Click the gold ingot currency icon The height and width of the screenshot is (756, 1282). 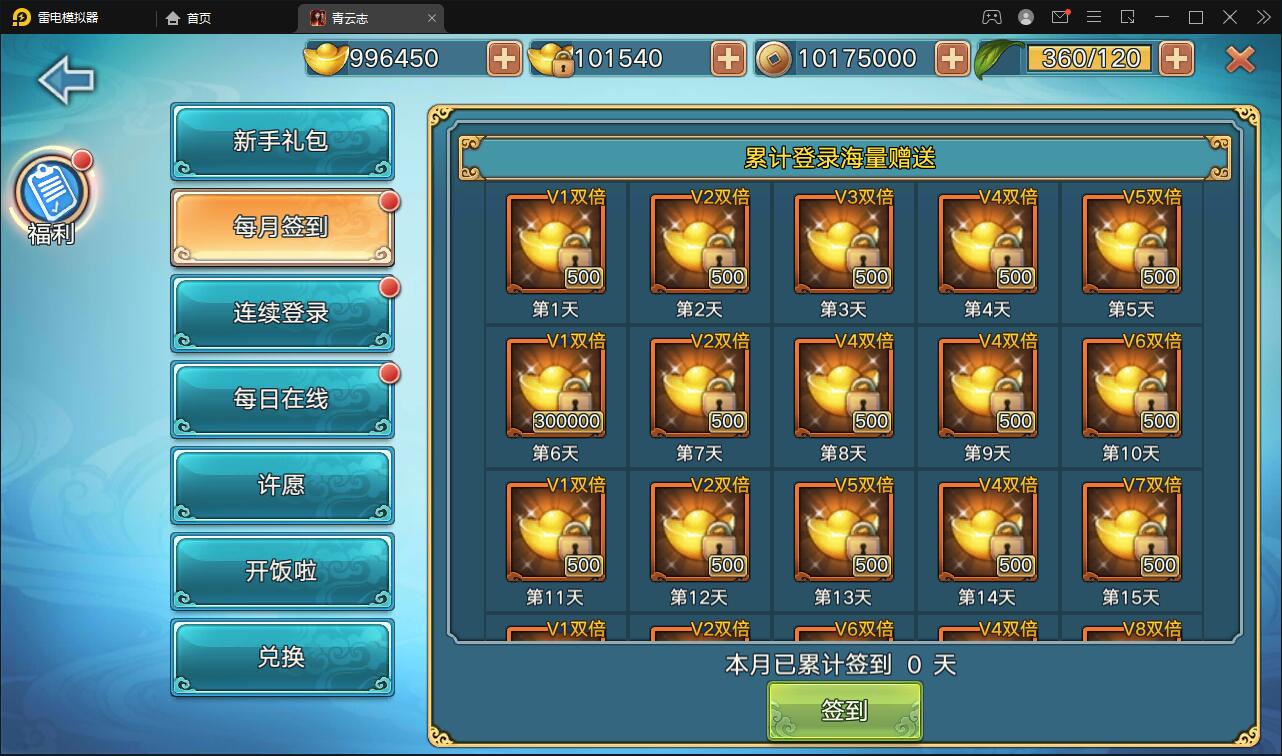(x=327, y=58)
